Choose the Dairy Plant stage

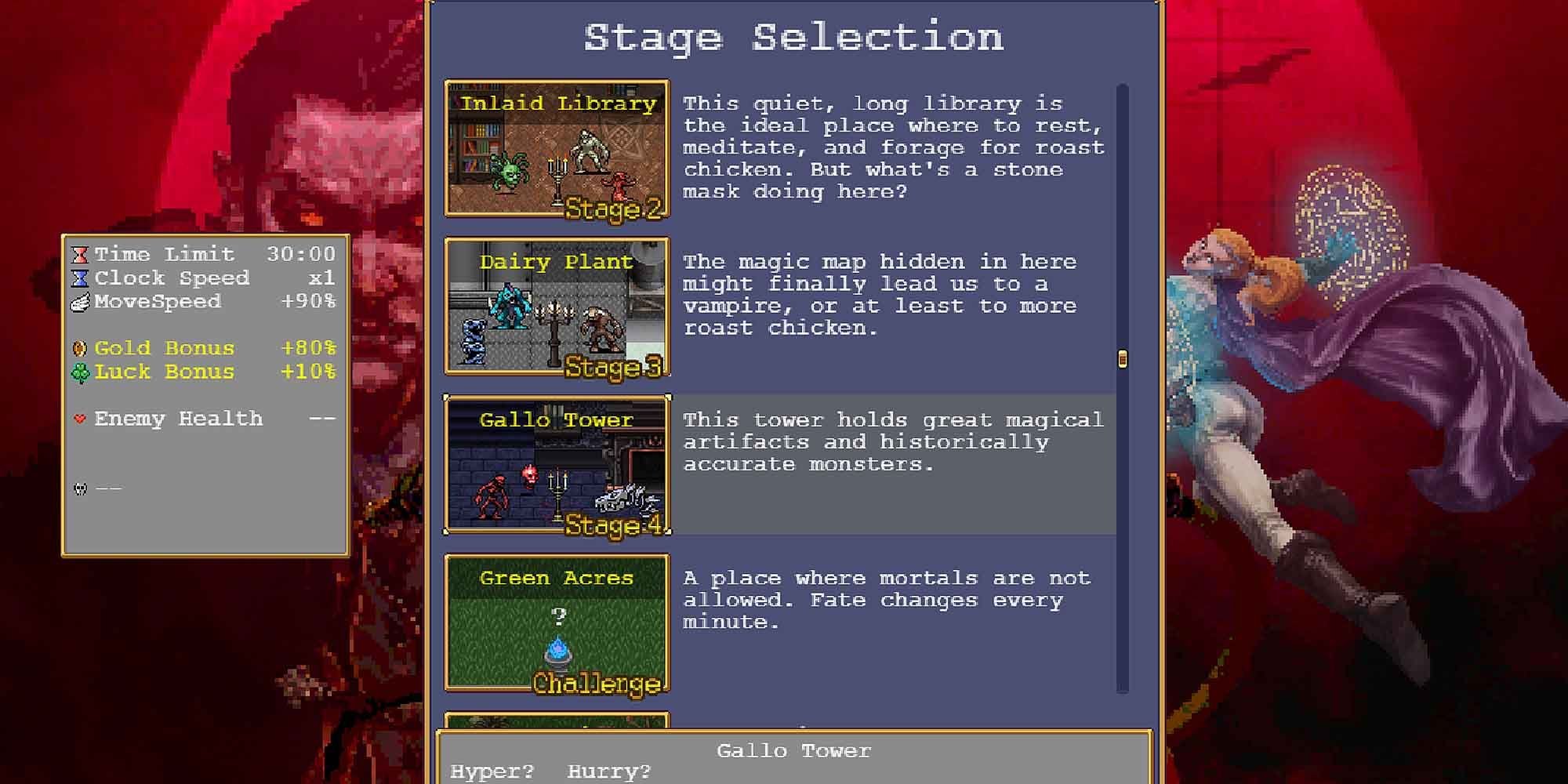pyautogui.click(x=557, y=307)
